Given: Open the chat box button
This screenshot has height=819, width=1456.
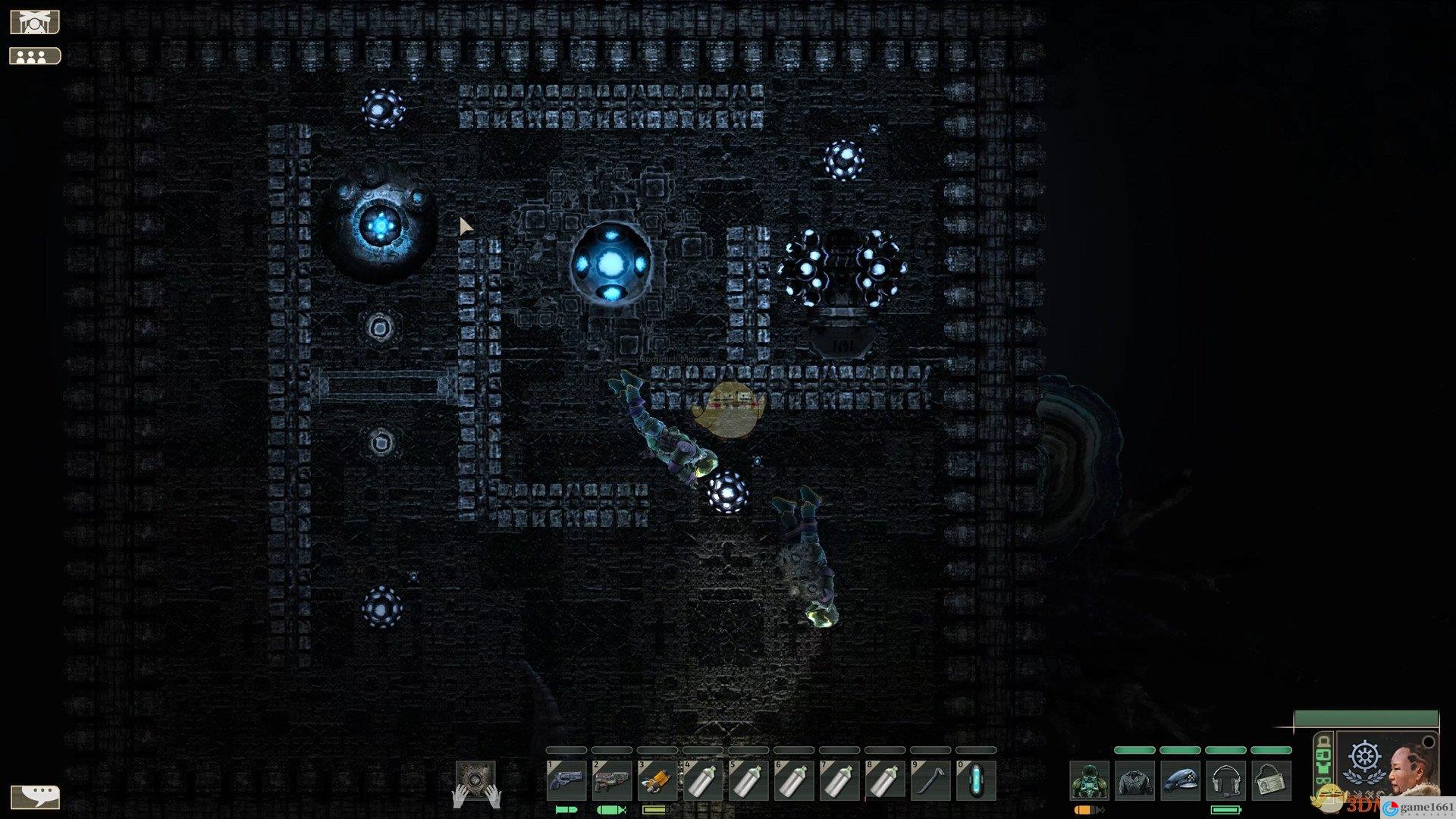Looking at the screenshot, I should tap(35, 796).
